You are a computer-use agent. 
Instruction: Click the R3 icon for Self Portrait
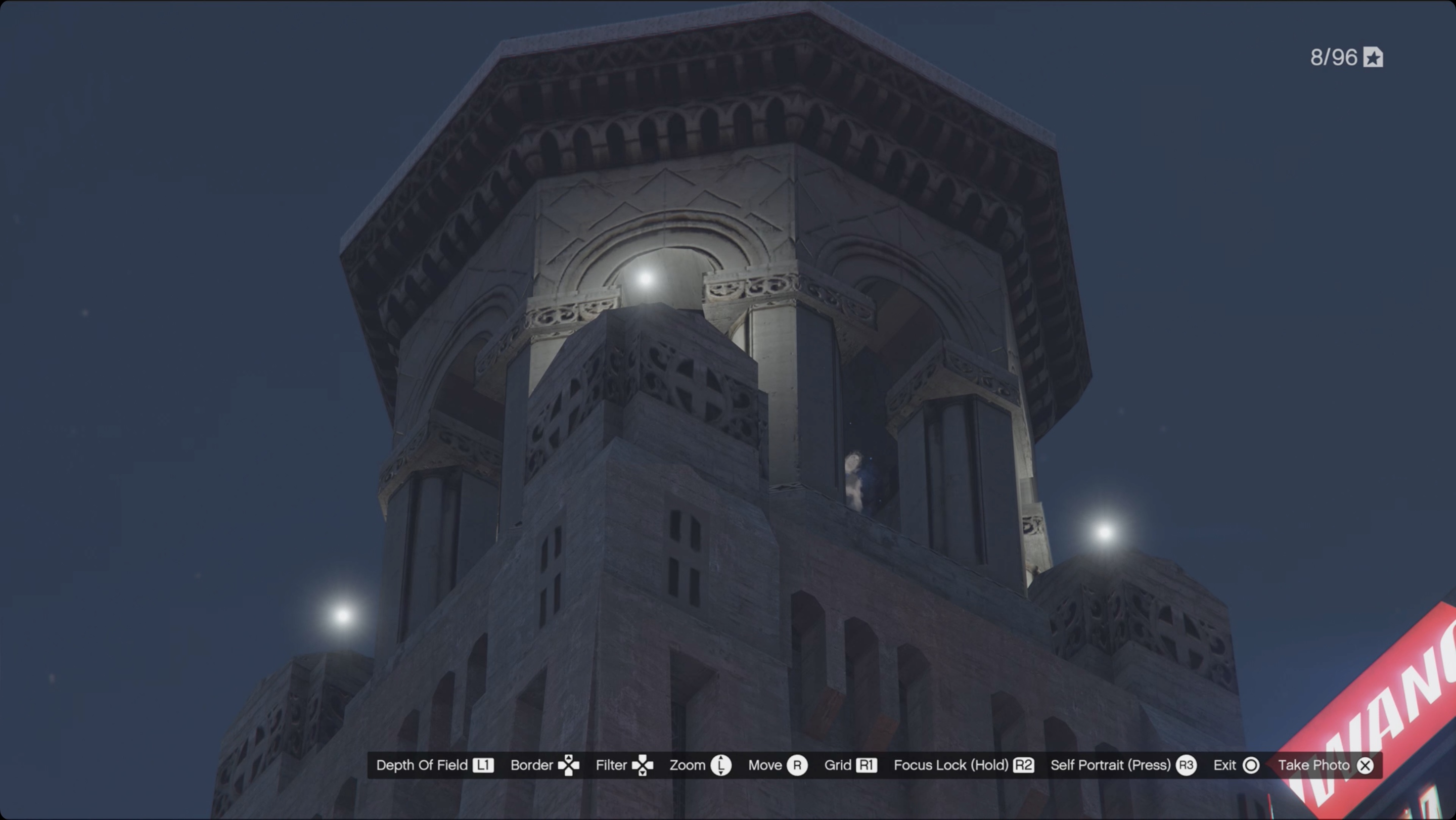1187,765
